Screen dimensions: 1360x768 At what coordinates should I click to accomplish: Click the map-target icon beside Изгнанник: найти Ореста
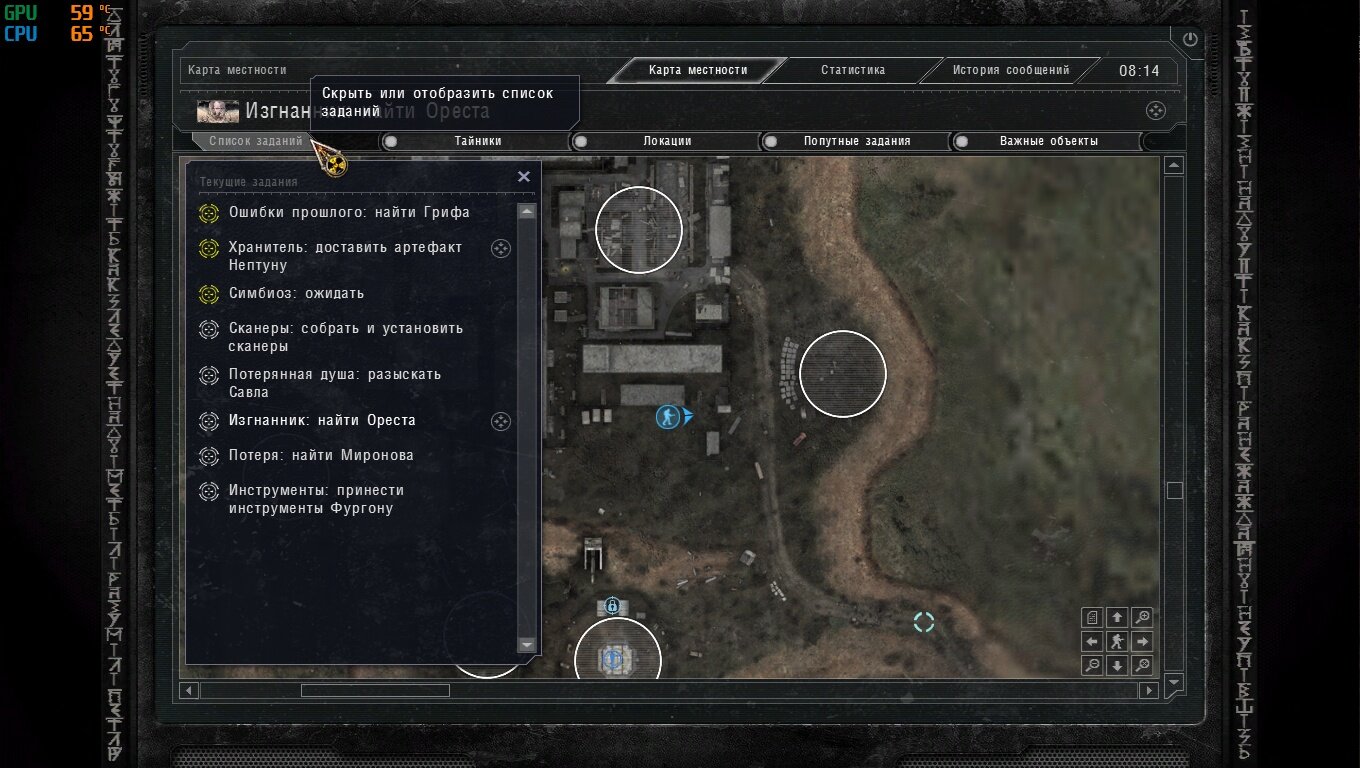[501, 421]
